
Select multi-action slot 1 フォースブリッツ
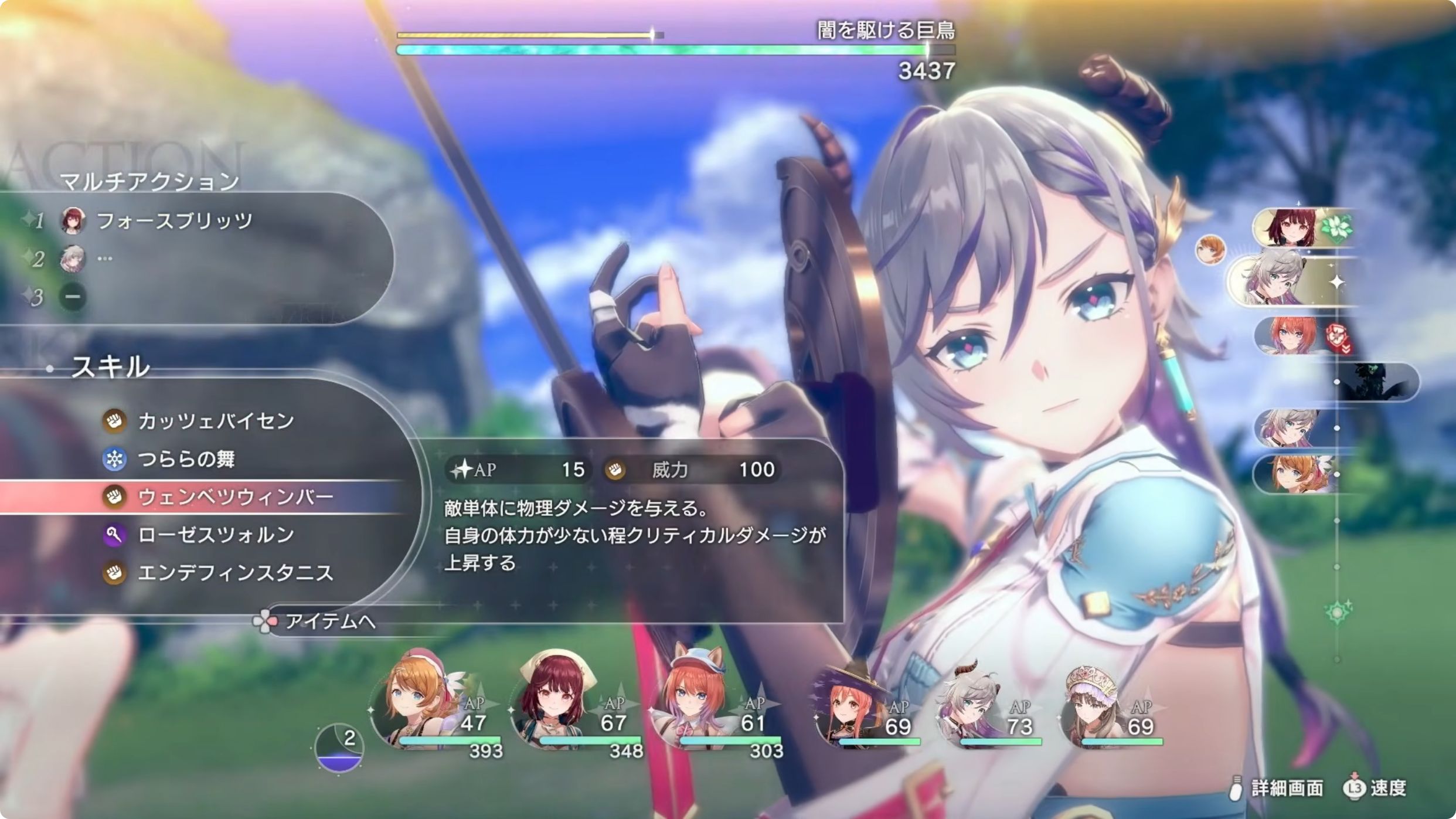(174, 221)
